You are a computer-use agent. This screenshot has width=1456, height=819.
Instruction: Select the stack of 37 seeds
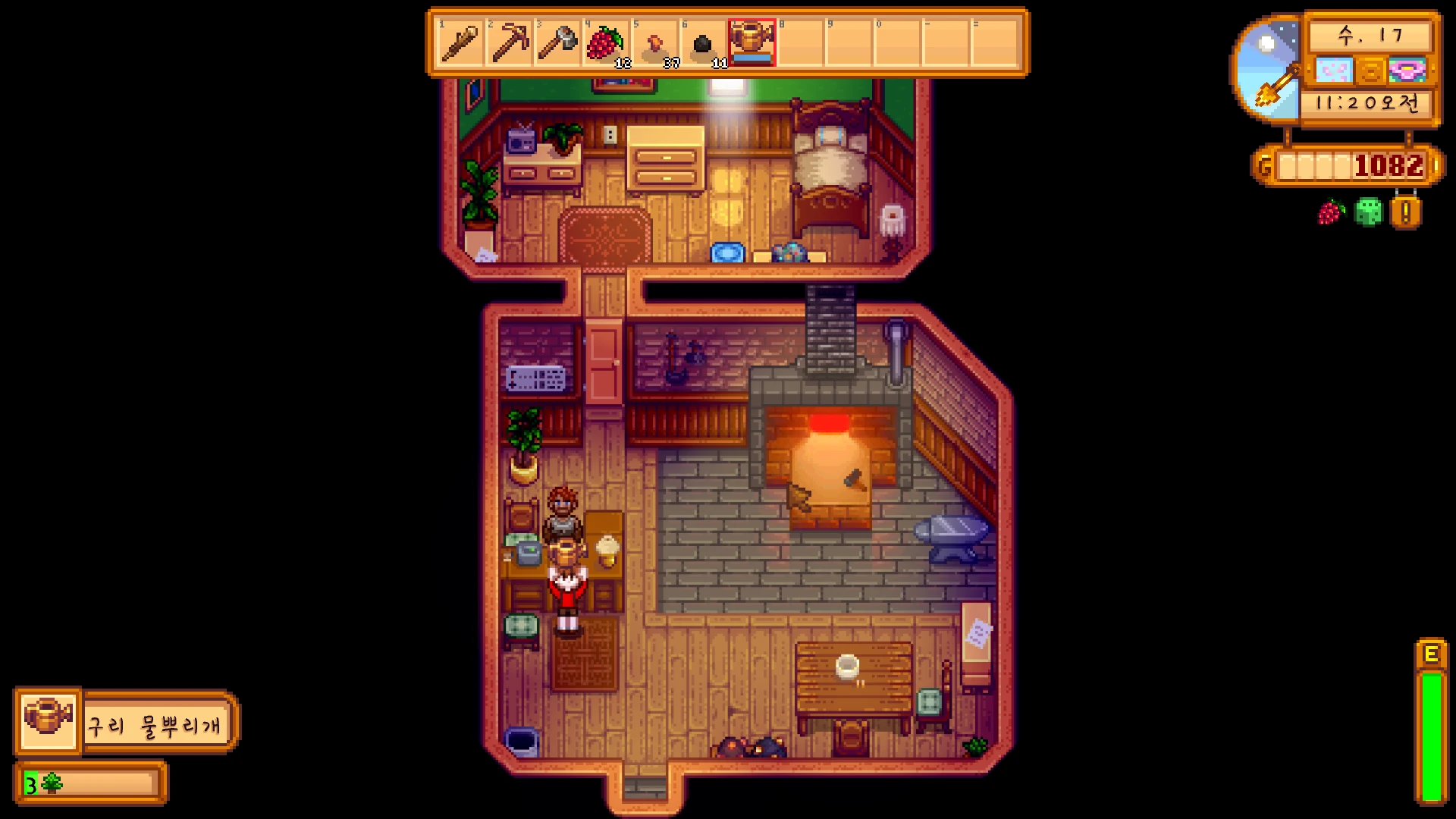click(x=654, y=43)
